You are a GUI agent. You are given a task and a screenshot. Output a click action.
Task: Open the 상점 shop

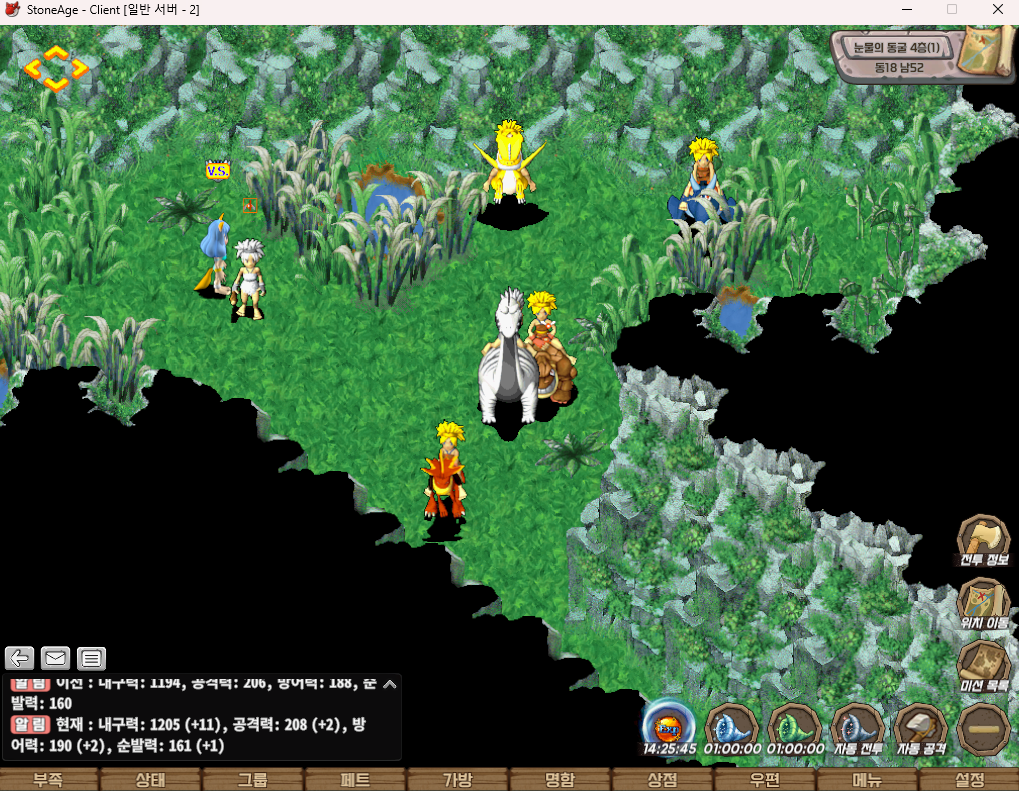[662, 780]
